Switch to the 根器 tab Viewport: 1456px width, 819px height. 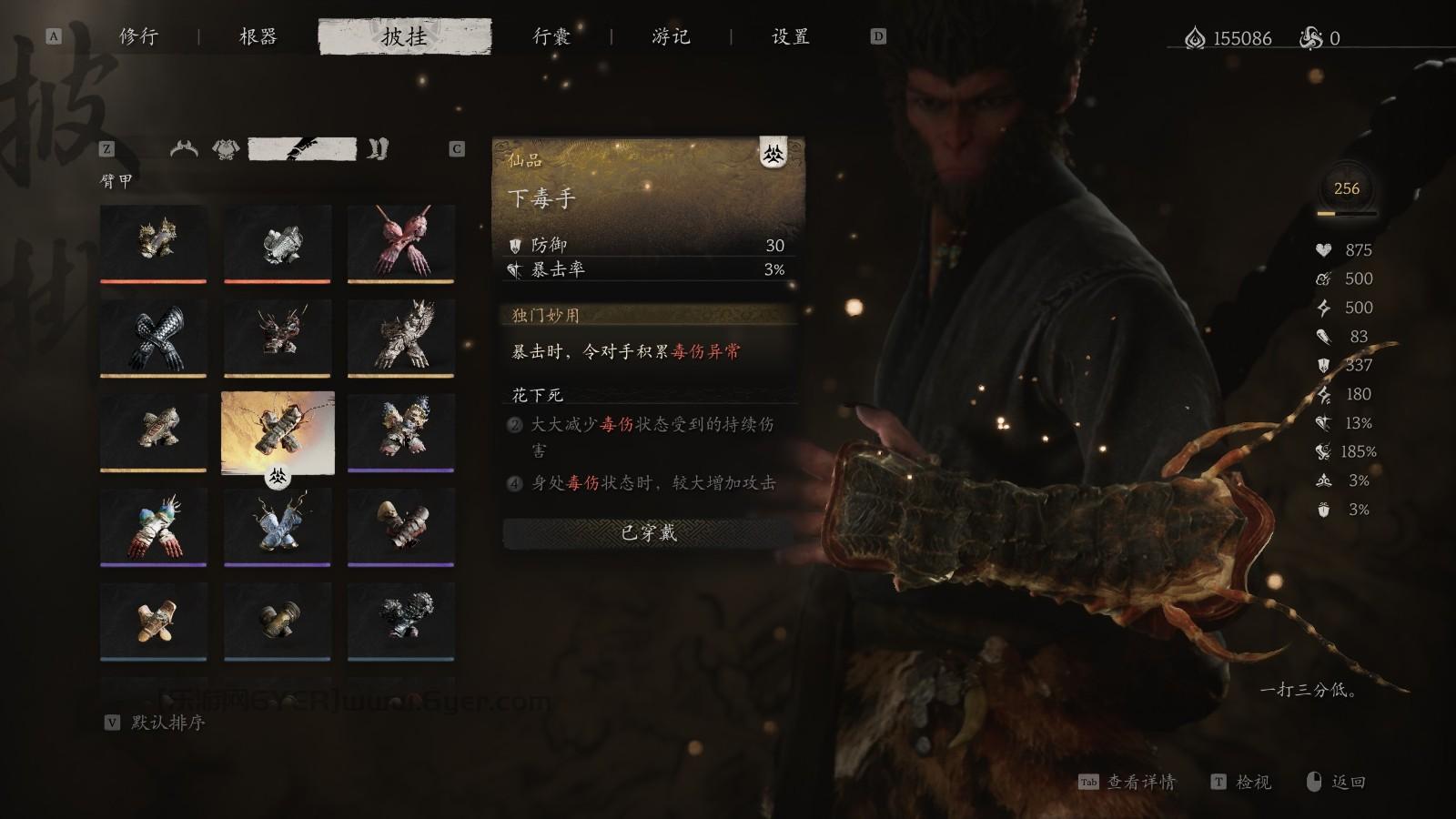click(x=258, y=37)
